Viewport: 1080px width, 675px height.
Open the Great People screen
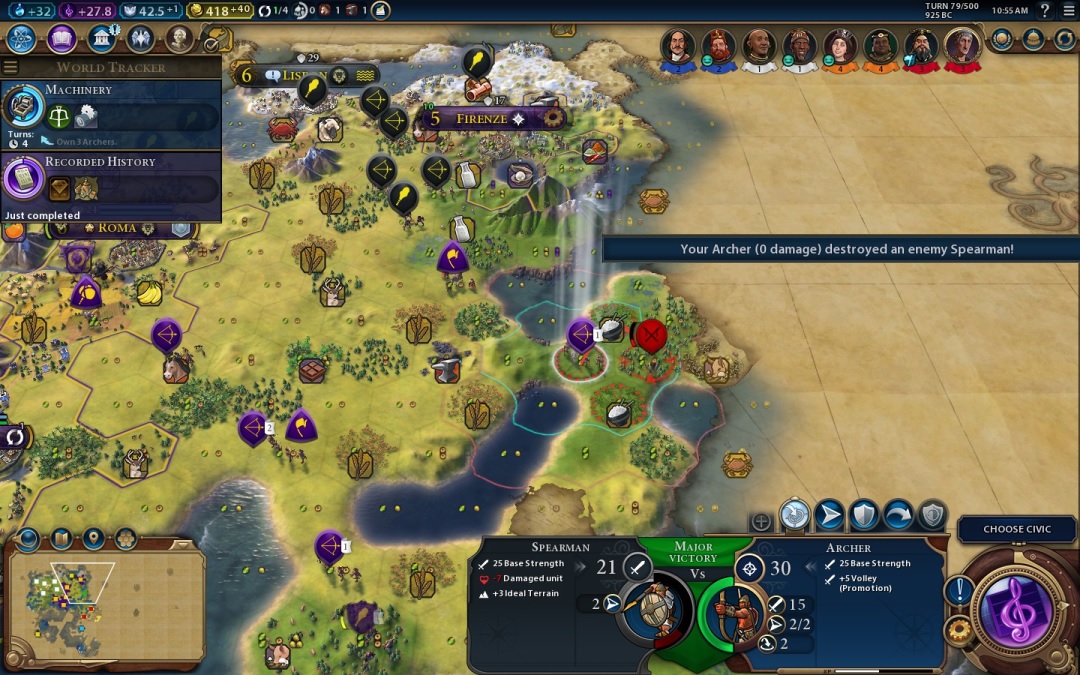(x=179, y=39)
